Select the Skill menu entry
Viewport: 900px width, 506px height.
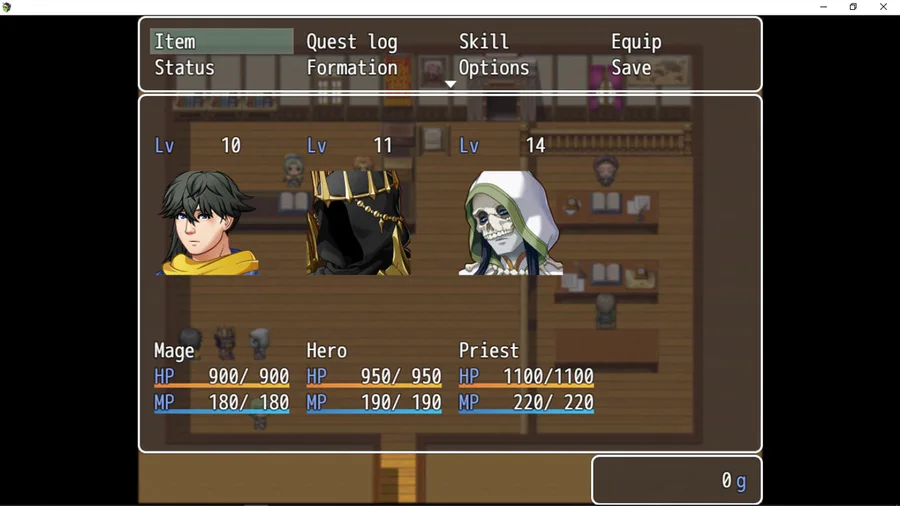tap(484, 42)
